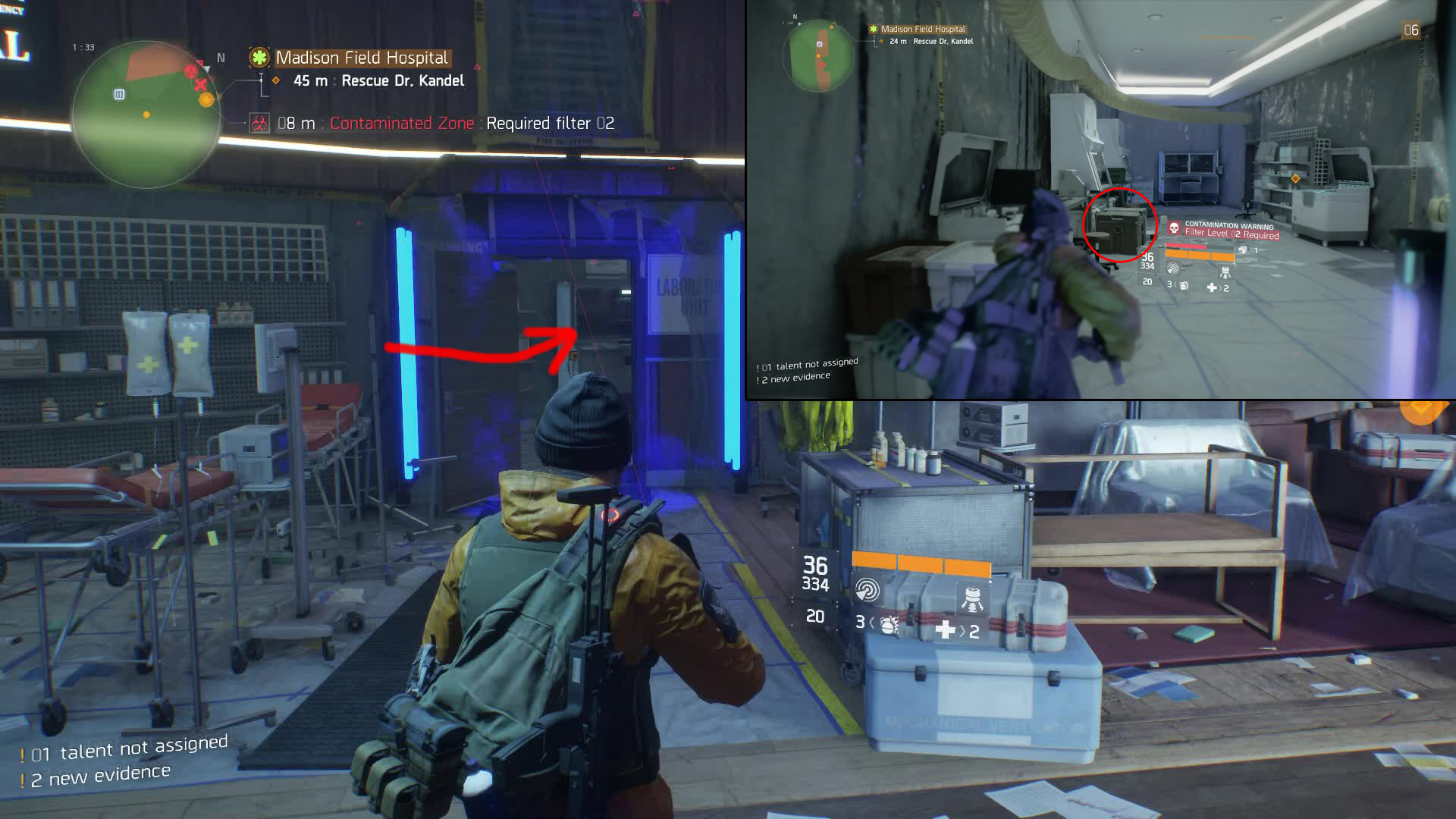Select the biohazard Contaminated Zone icon
Screen dimensions: 1456x819
(259, 124)
